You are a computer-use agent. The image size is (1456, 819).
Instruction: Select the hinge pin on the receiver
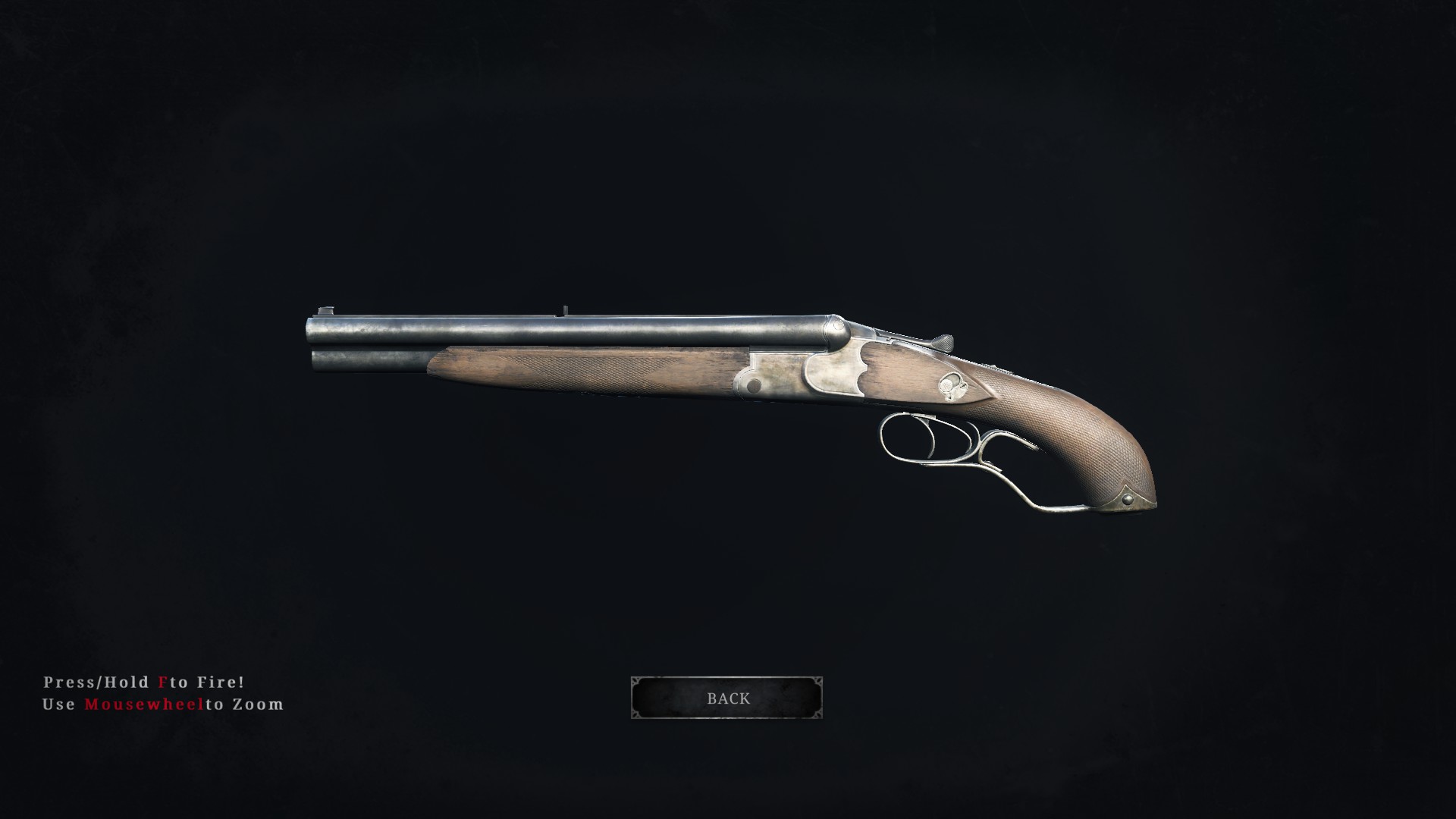coord(754,384)
